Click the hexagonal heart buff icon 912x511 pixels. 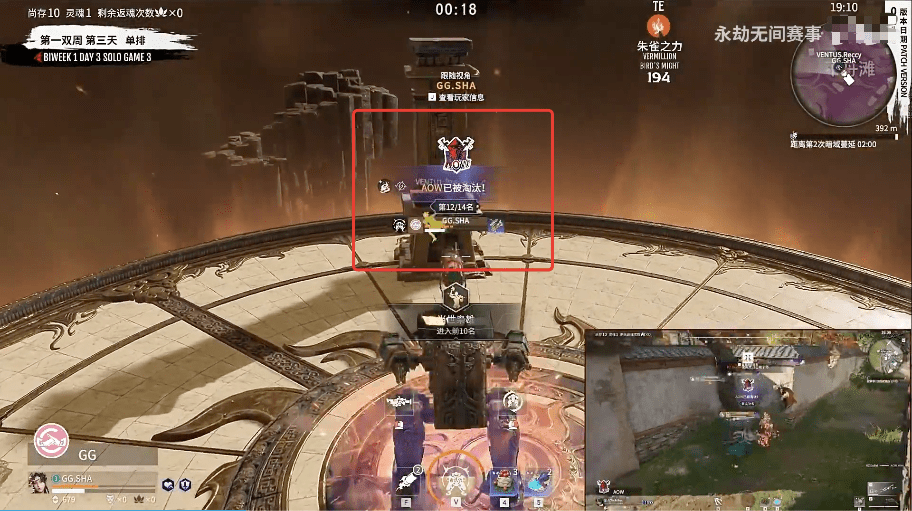tap(166, 483)
